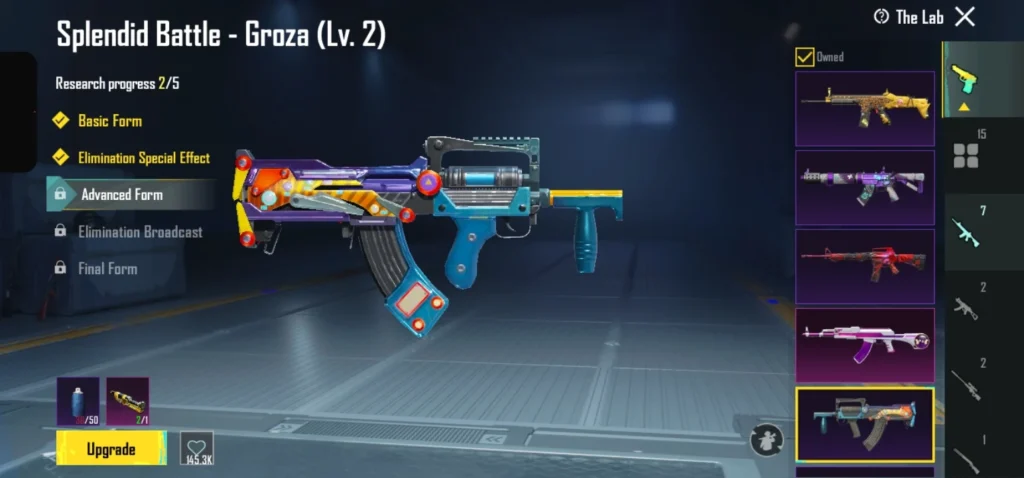Choose the purple rifle skin thumbnail

pos(865,187)
